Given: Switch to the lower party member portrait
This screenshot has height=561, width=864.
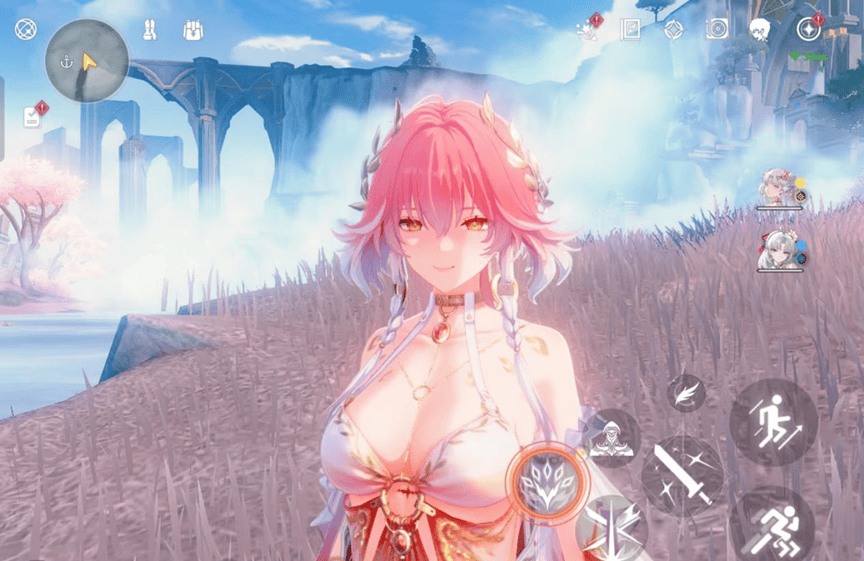Looking at the screenshot, I should coord(775,248).
